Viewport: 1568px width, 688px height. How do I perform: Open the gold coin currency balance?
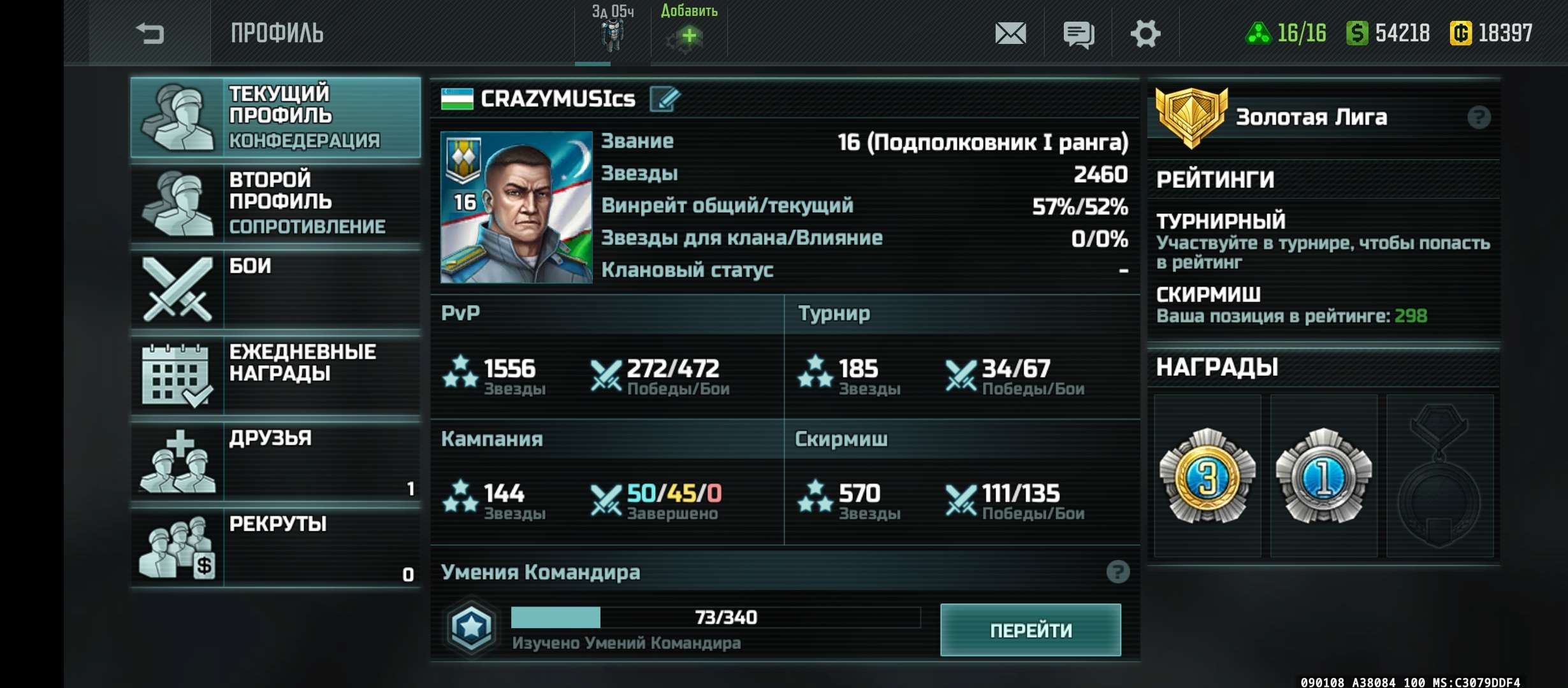click(x=1492, y=33)
